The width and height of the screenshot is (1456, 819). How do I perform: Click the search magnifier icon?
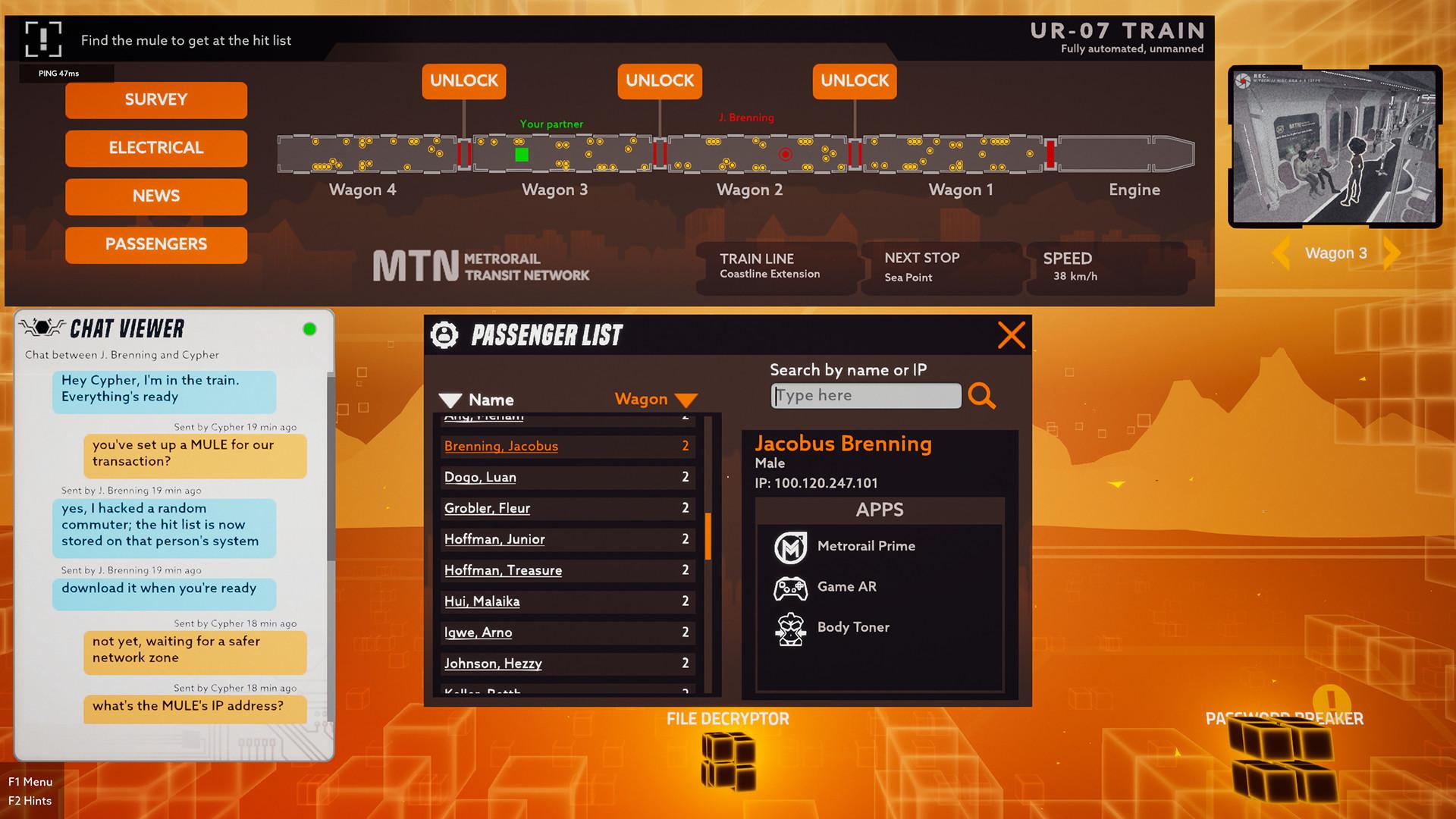(983, 395)
